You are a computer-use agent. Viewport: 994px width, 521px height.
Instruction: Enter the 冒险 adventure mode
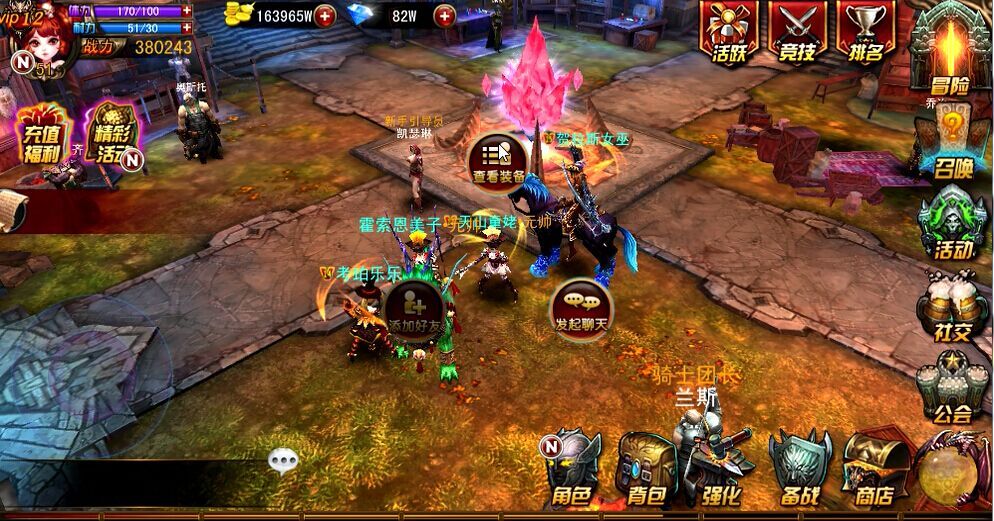pyautogui.click(x=949, y=52)
